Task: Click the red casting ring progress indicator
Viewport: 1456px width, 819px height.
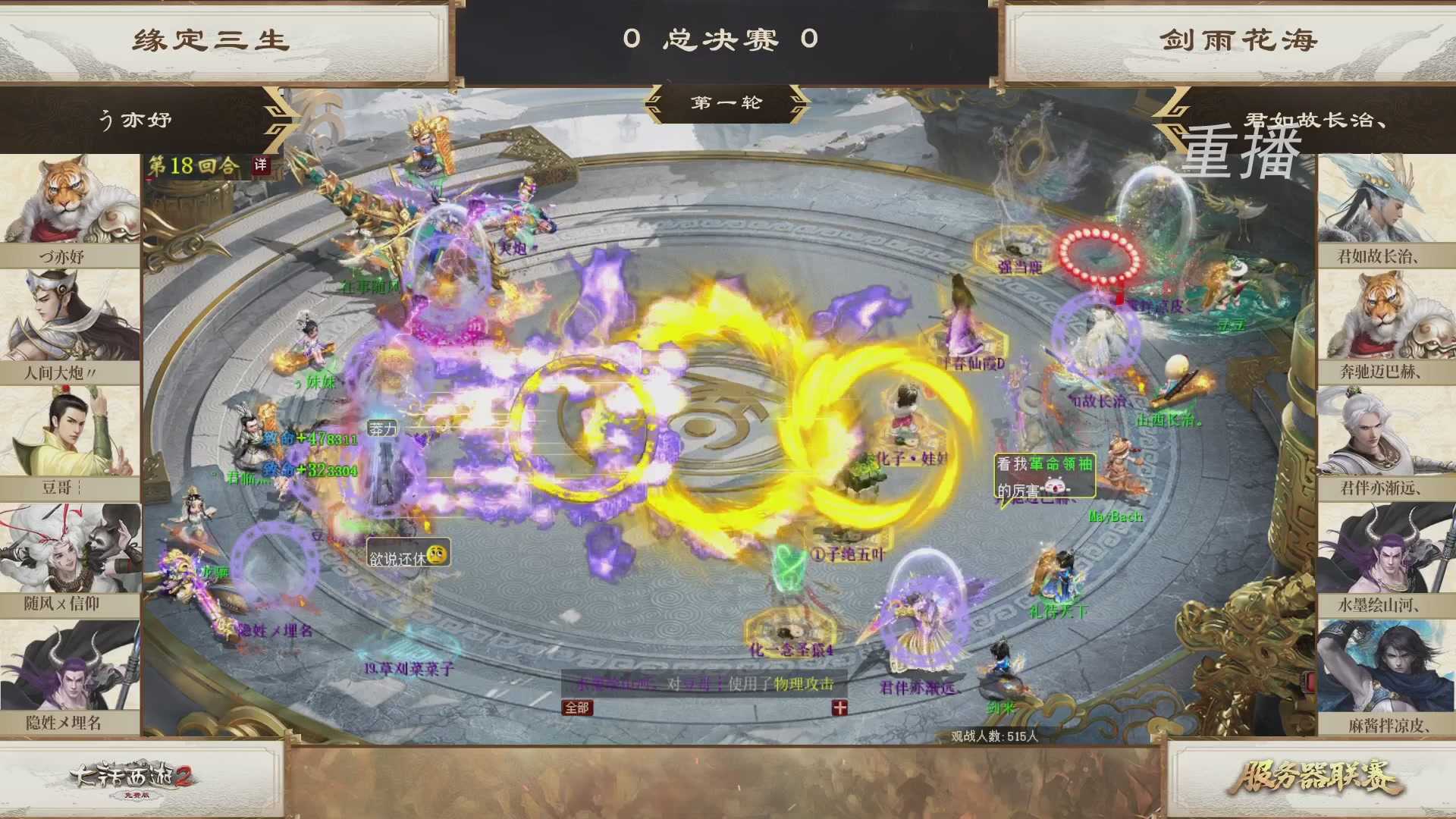Action: click(x=1094, y=252)
